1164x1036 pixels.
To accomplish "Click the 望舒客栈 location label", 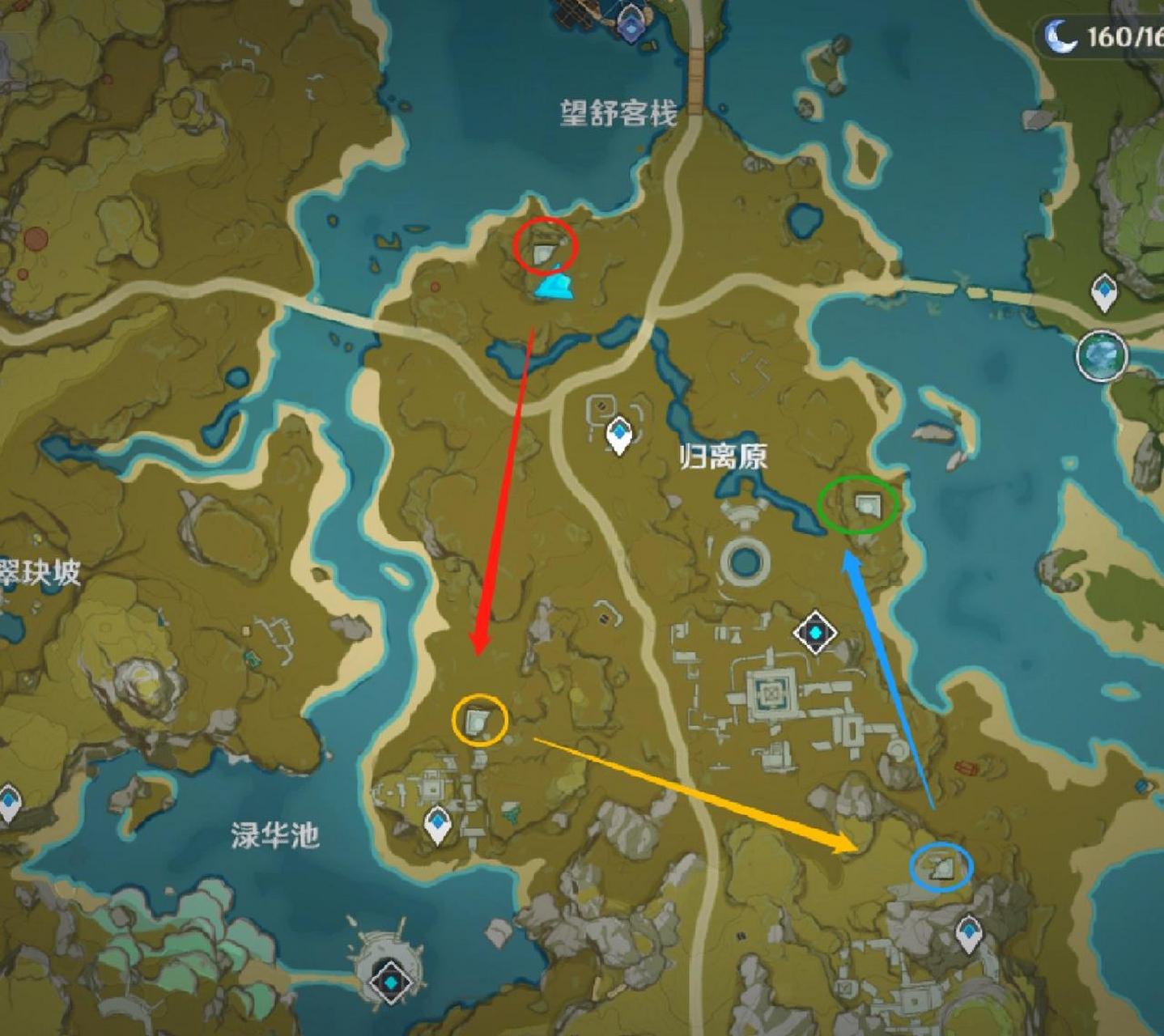I will click(x=618, y=112).
